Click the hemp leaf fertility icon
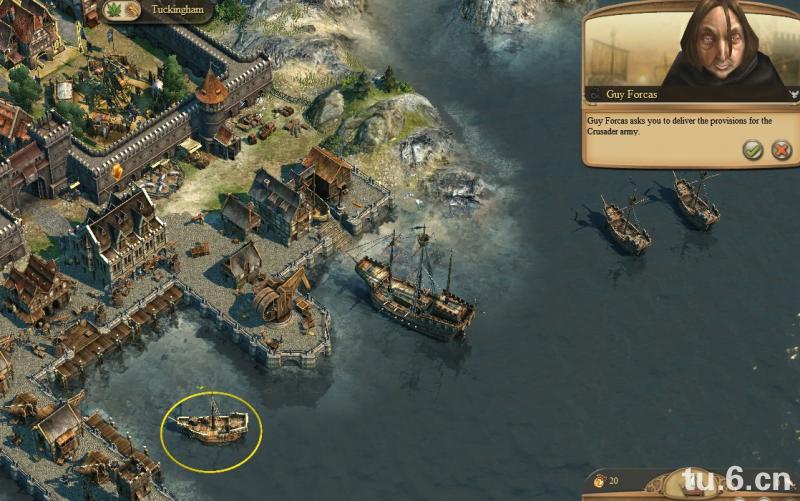The height and width of the screenshot is (501, 800). [x=113, y=10]
